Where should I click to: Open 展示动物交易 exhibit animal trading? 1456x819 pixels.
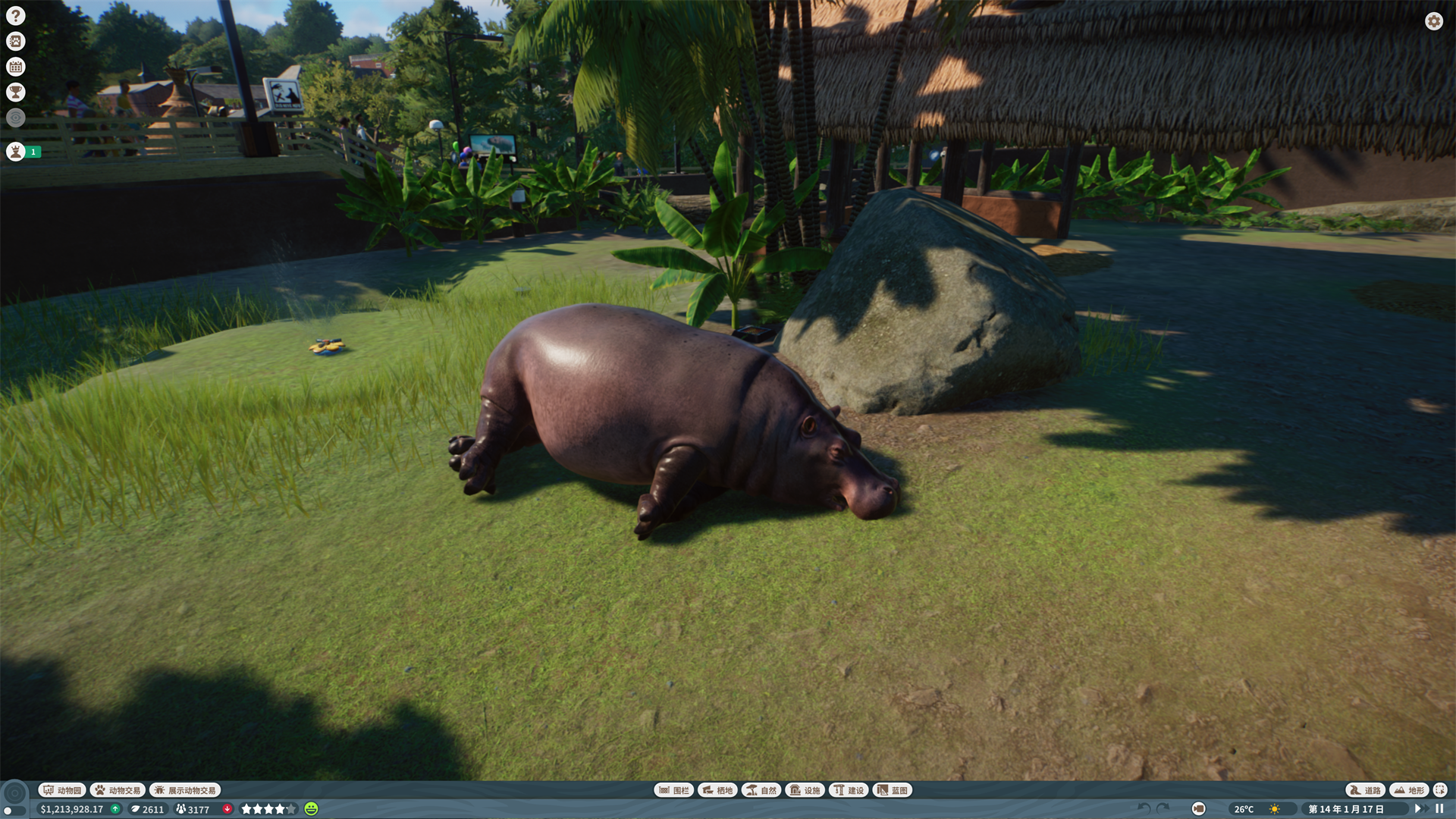click(187, 790)
